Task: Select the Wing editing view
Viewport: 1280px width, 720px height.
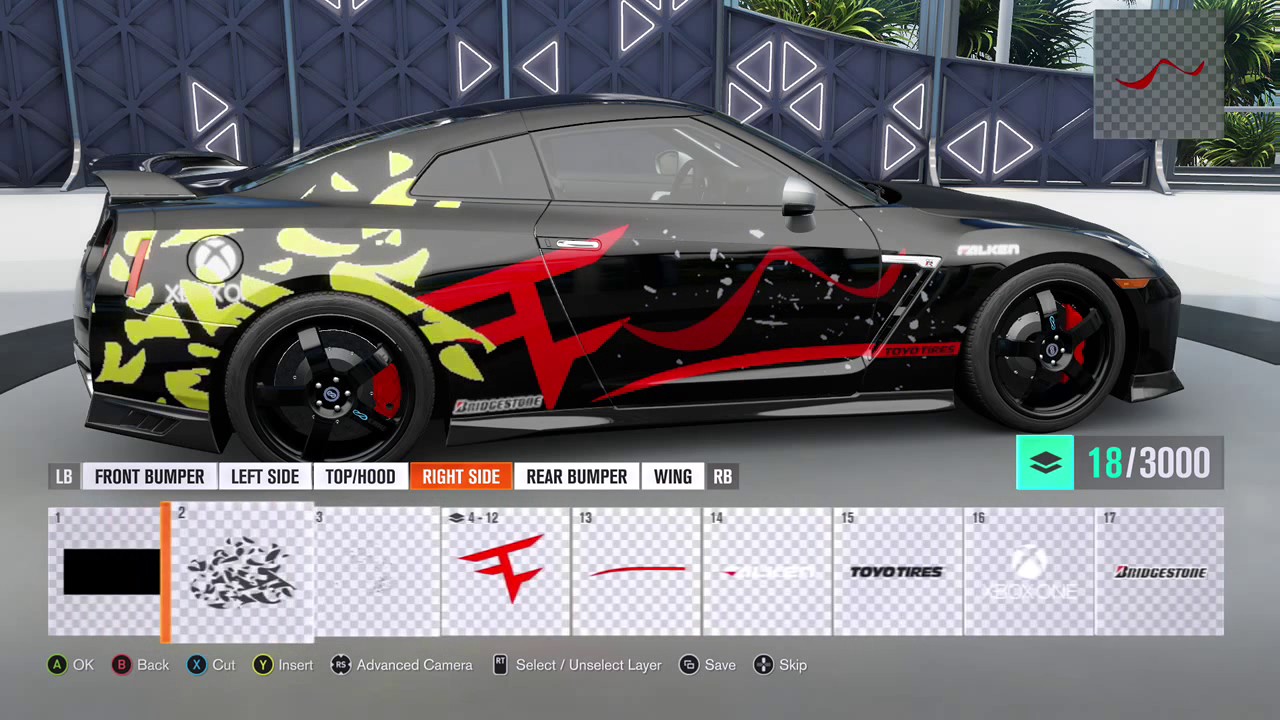Action: [x=672, y=476]
